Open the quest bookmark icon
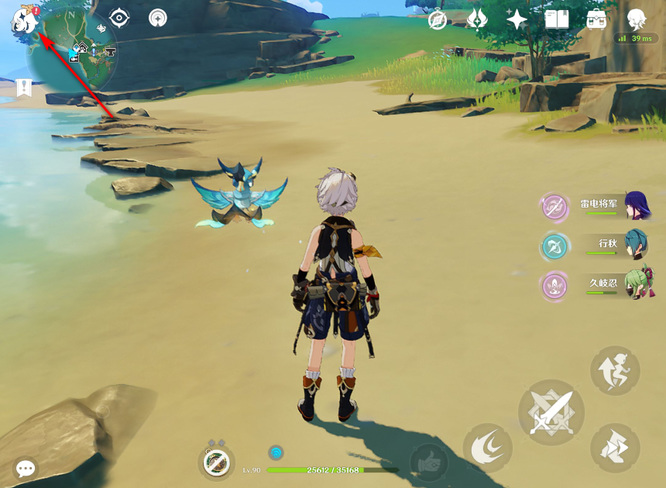 (24, 88)
